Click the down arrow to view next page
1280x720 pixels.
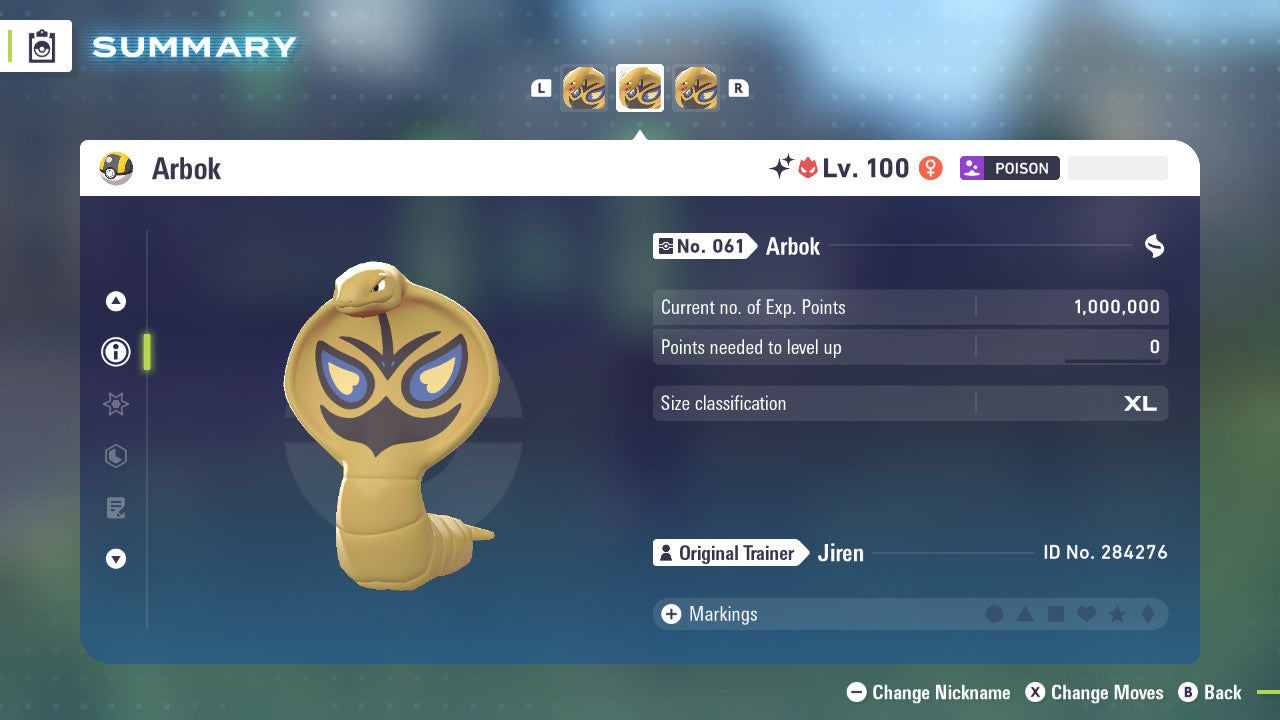tap(116, 559)
